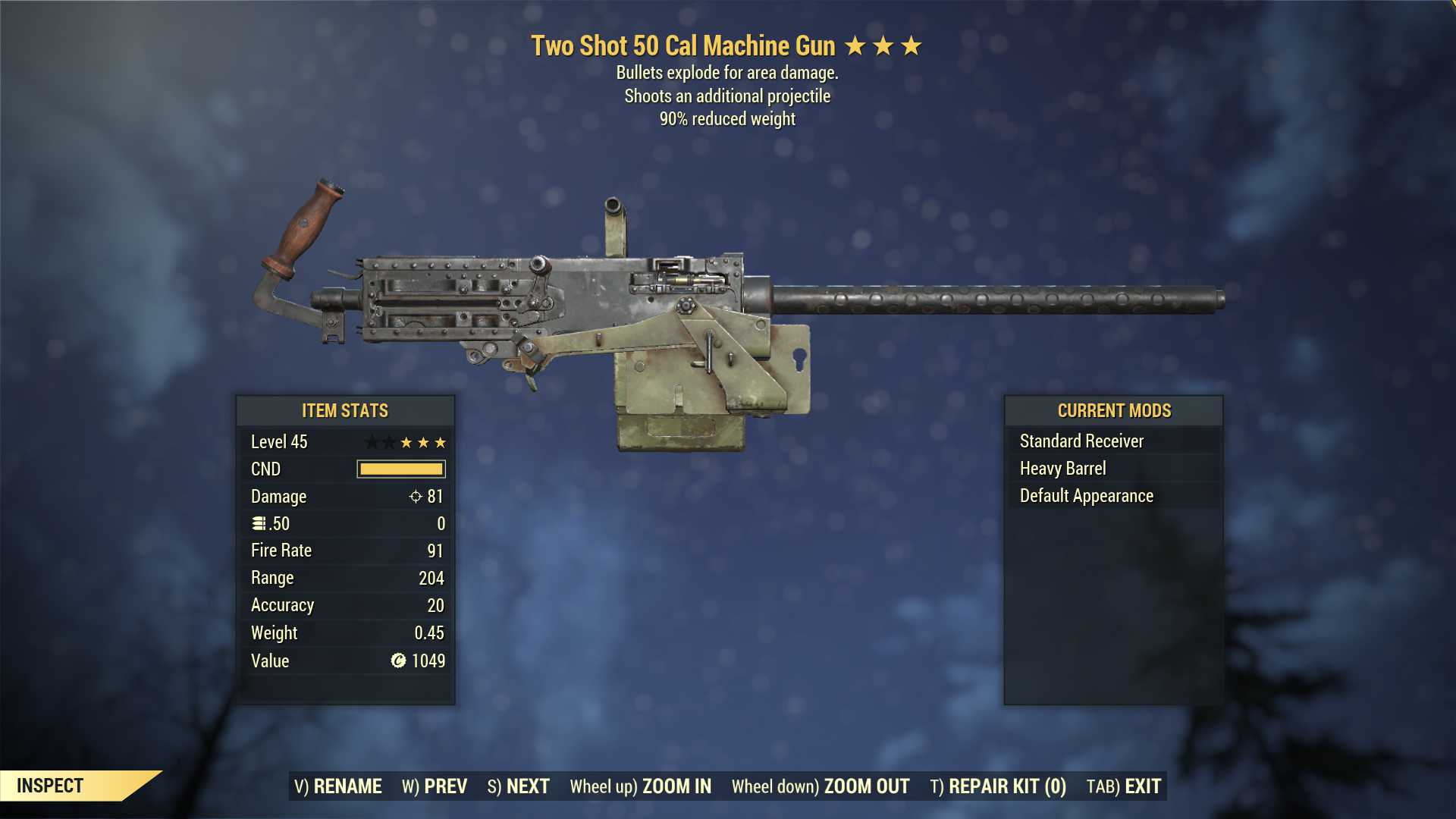This screenshot has height=819, width=1456.
Task: Go to the PREV item
Action: tap(435, 786)
